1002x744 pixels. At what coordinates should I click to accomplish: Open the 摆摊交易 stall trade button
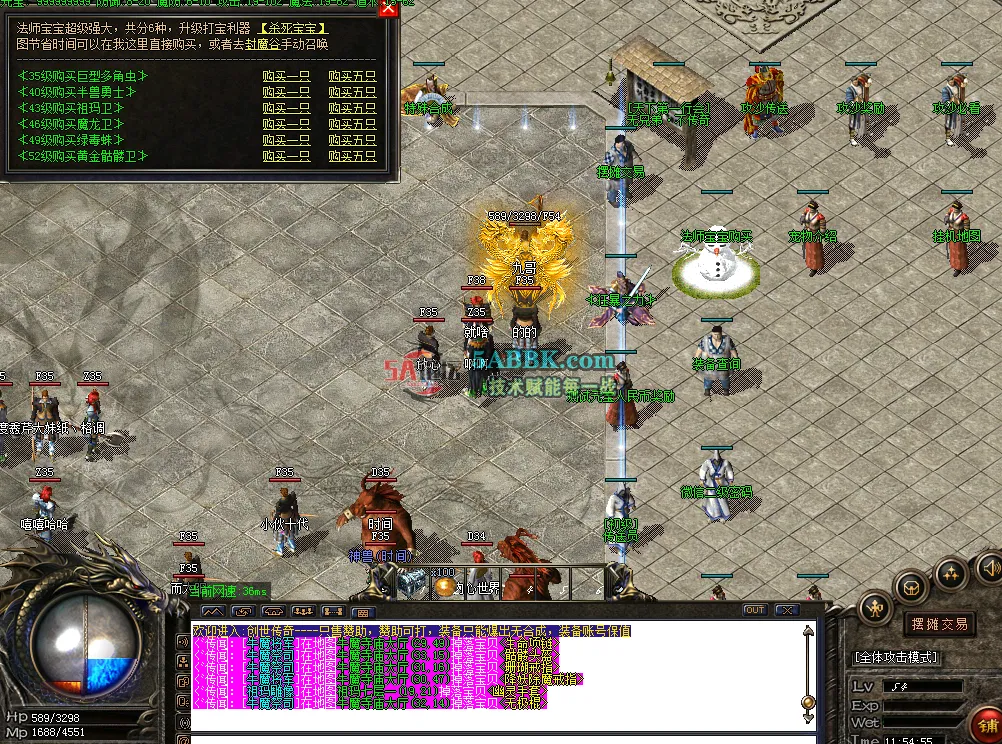click(x=939, y=624)
